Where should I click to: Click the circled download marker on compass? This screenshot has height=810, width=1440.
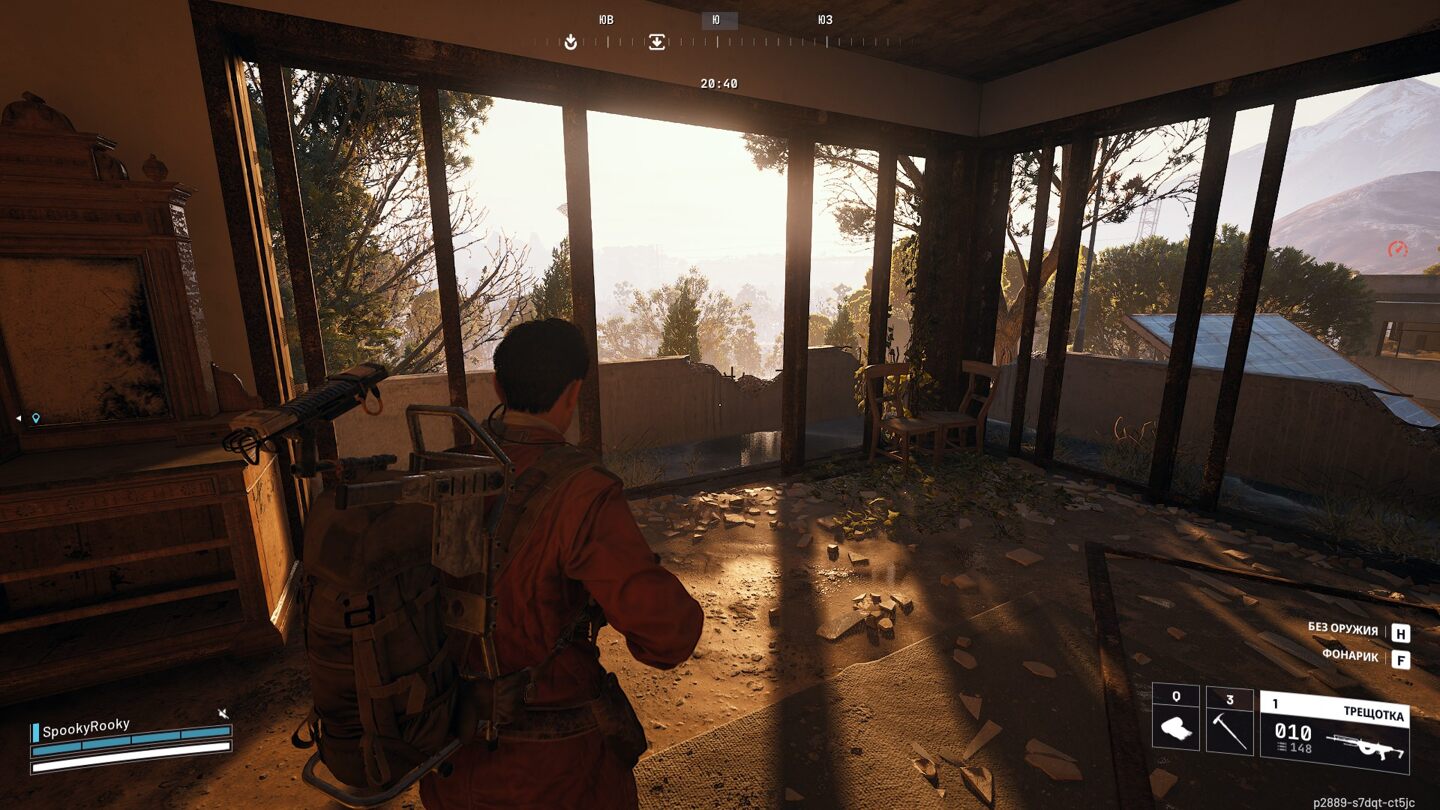pos(570,42)
